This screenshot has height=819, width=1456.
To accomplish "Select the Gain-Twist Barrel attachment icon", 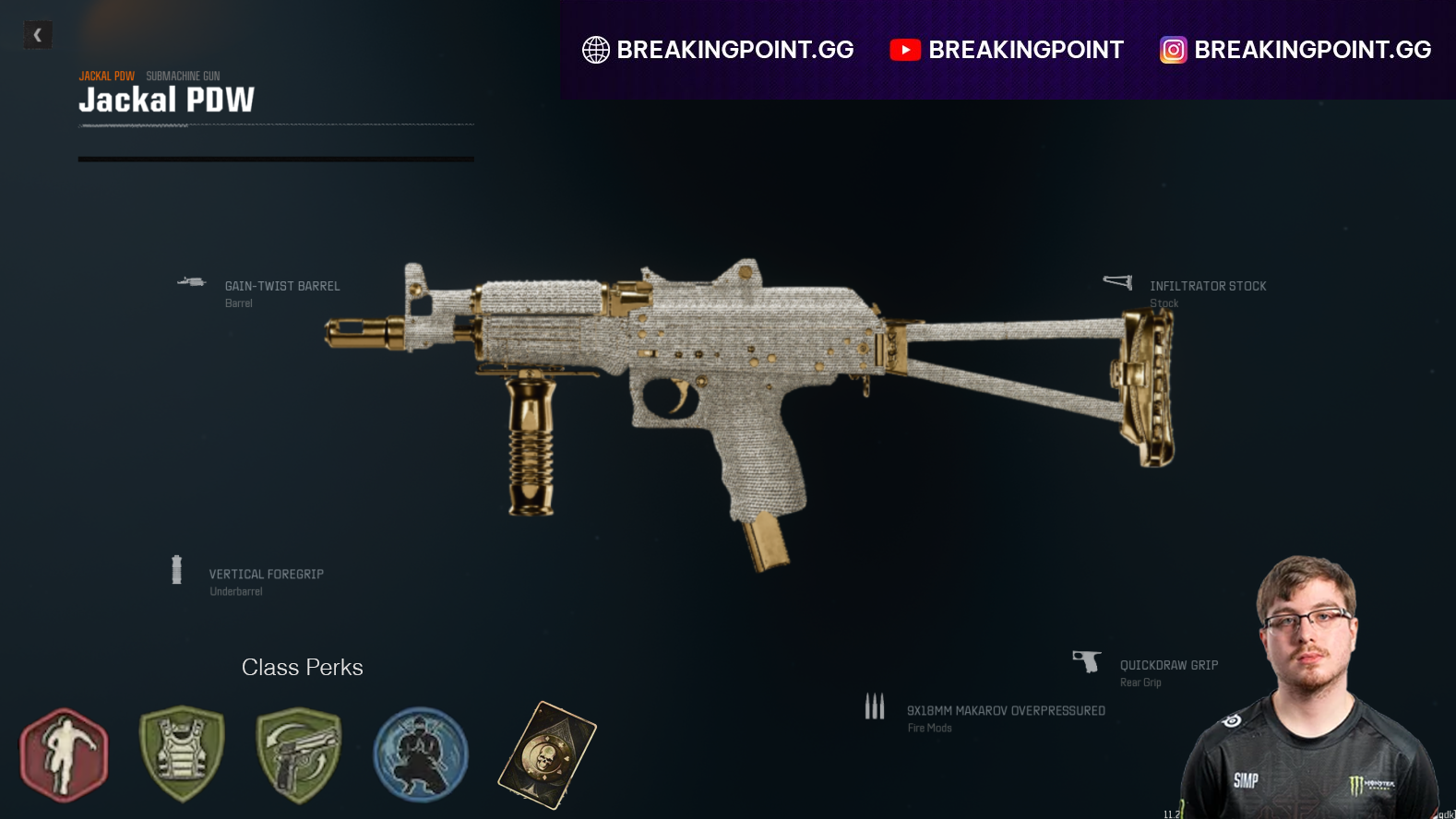I will point(192,282).
